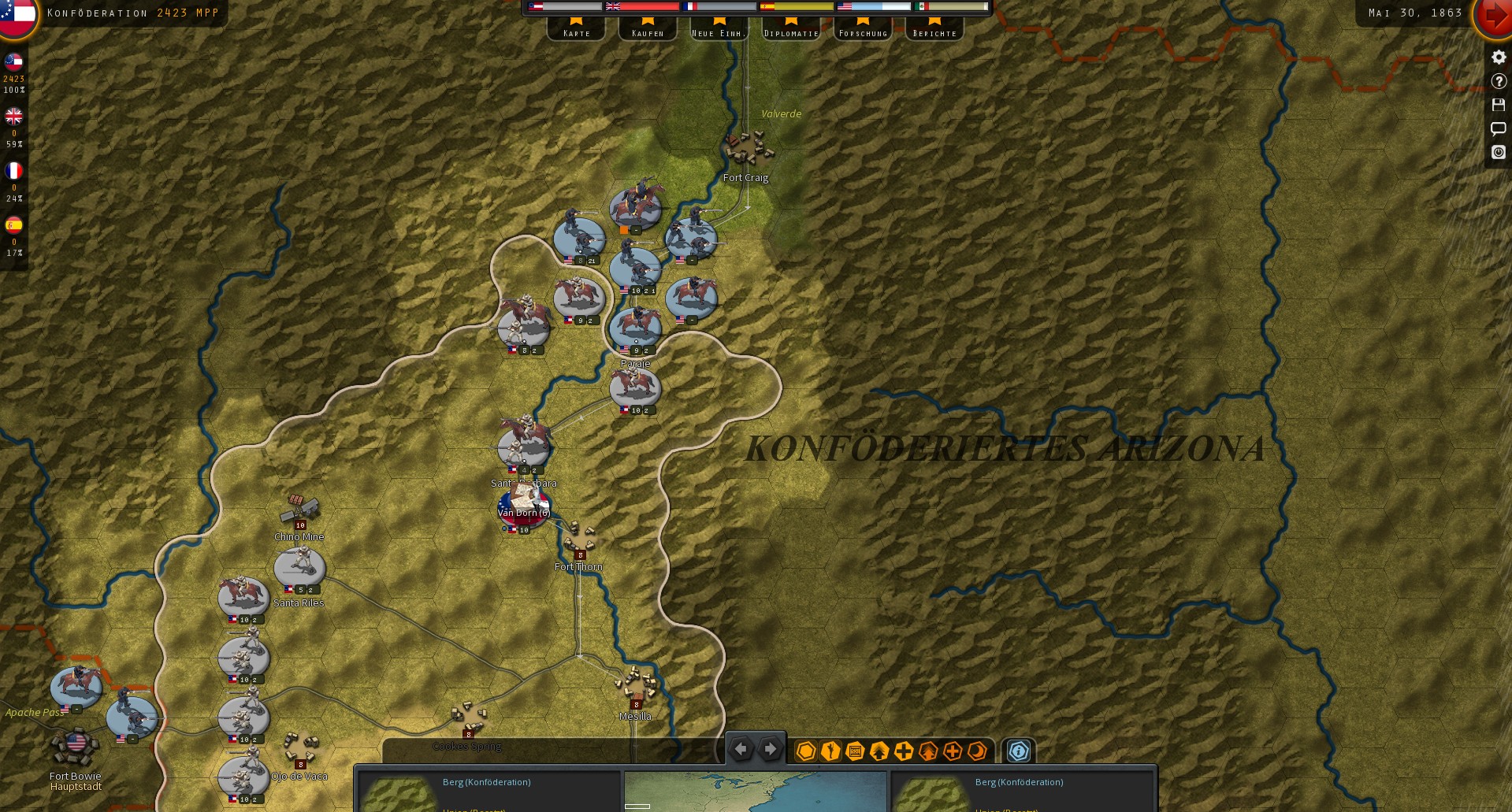
Task: Click the next unit arrow near the minimap
Action: [769, 748]
